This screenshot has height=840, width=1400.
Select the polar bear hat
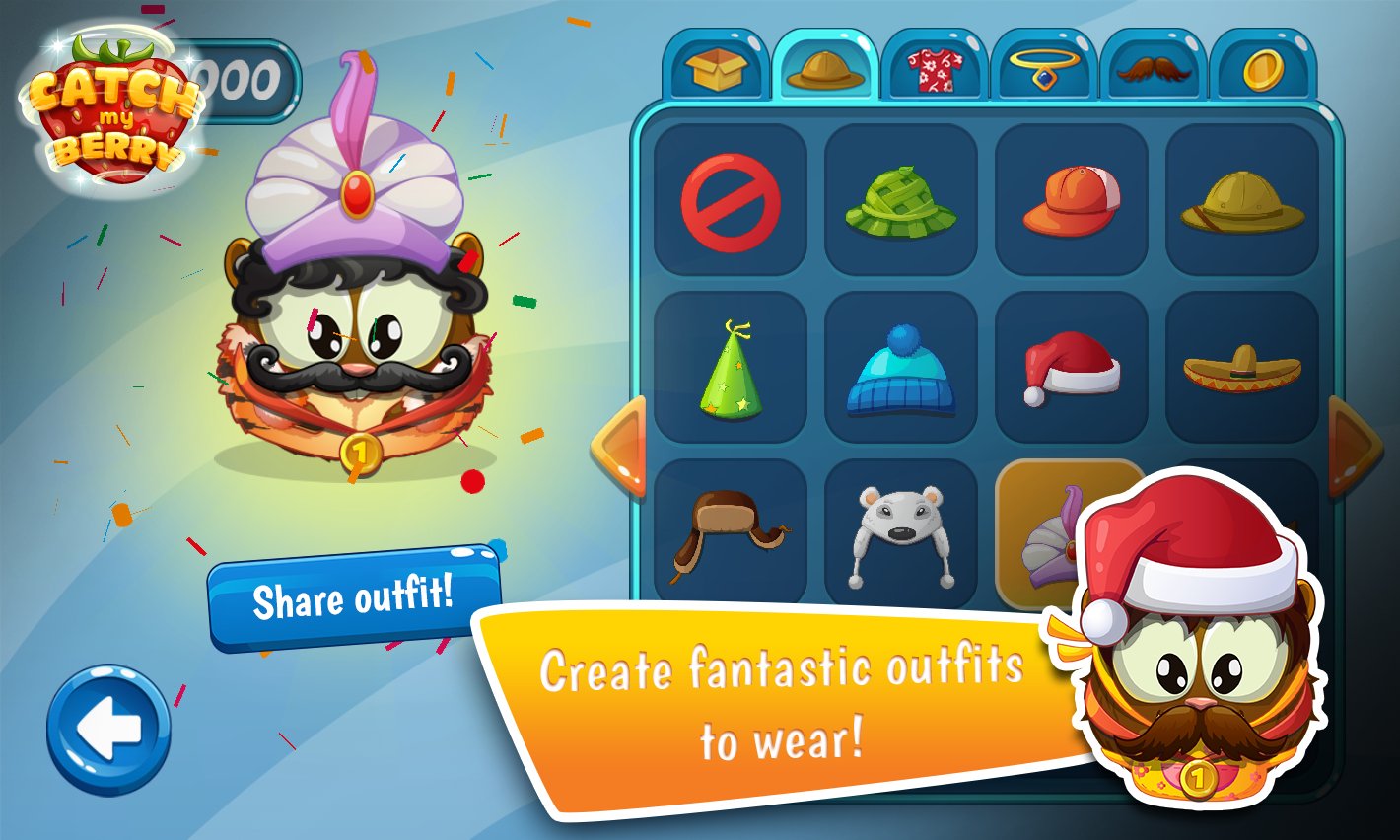click(x=900, y=534)
